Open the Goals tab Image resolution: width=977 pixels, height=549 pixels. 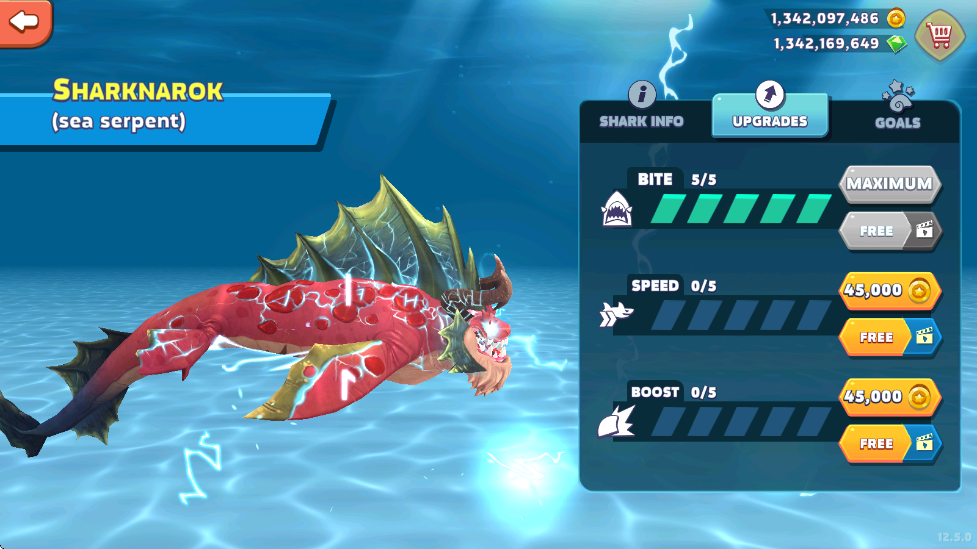pyautogui.click(x=897, y=109)
